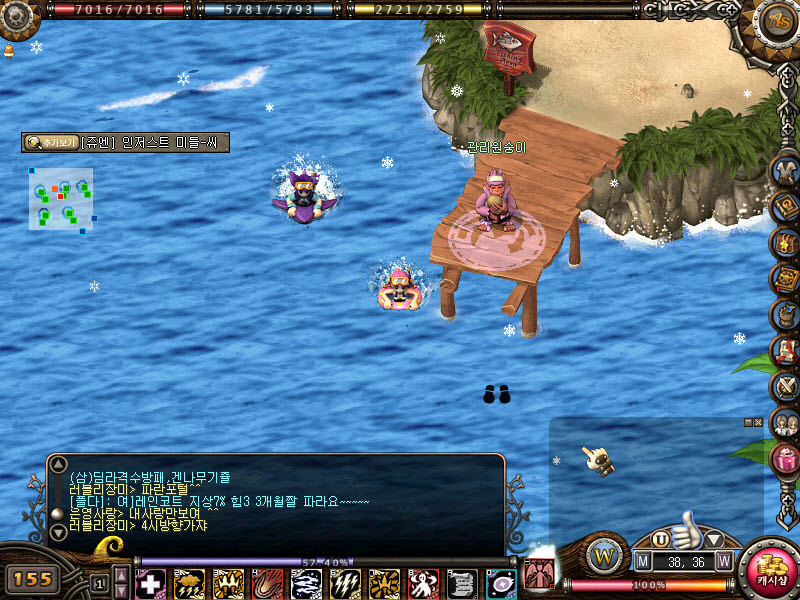The width and height of the screenshot is (800, 600).
Task: Use the paper scroll hotbar item
Action: [462, 584]
